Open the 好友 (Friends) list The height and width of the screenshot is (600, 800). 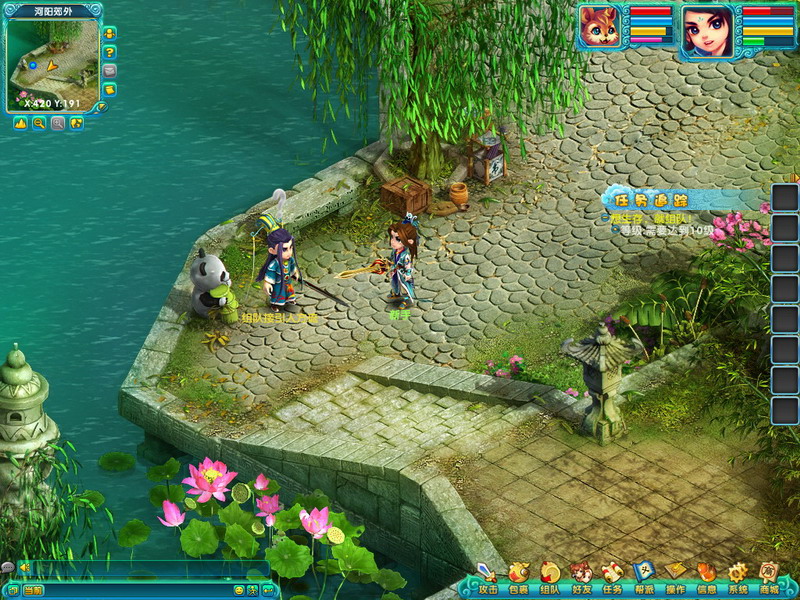(x=581, y=575)
